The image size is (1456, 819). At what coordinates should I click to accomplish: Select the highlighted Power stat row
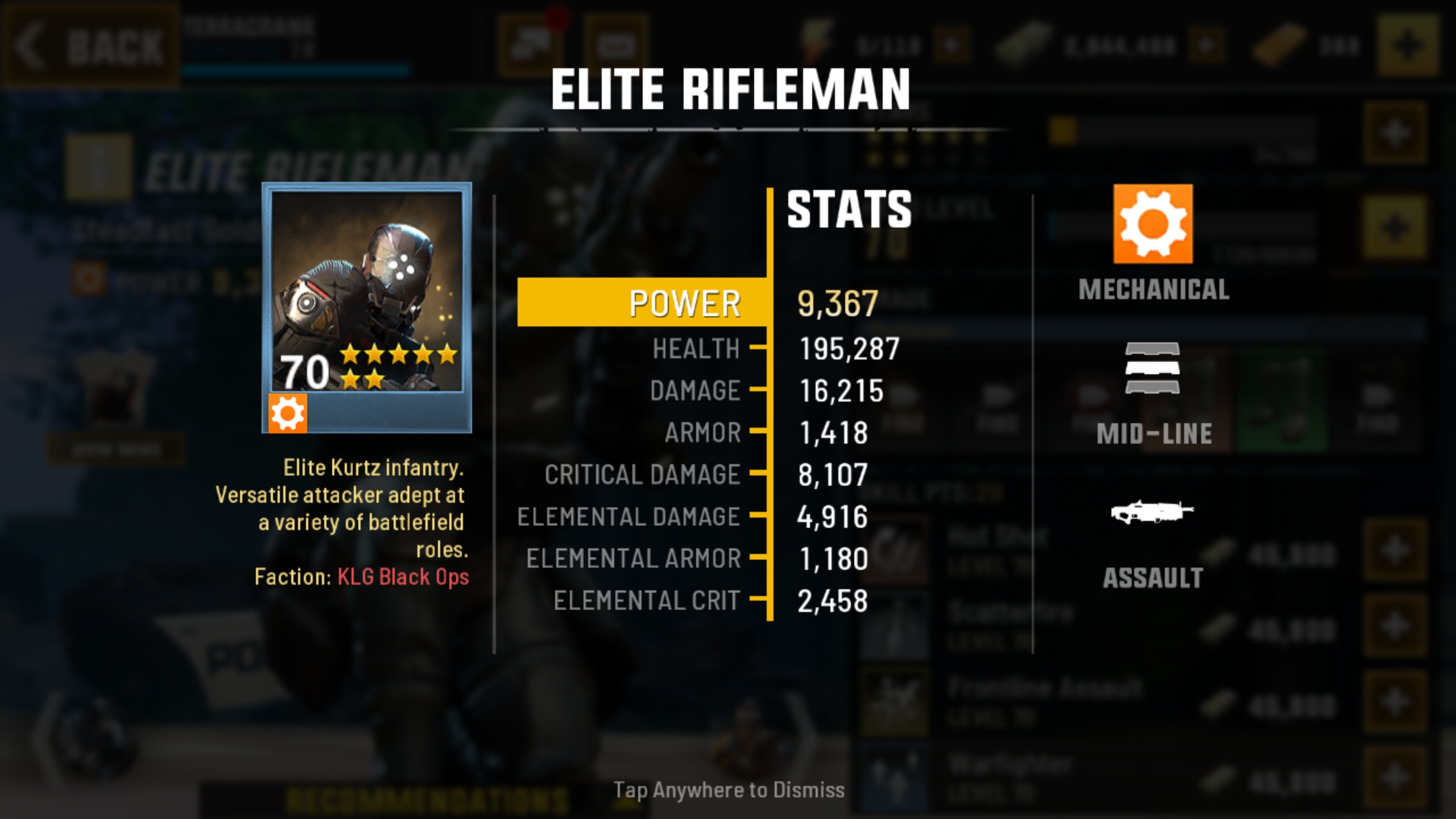click(643, 303)
